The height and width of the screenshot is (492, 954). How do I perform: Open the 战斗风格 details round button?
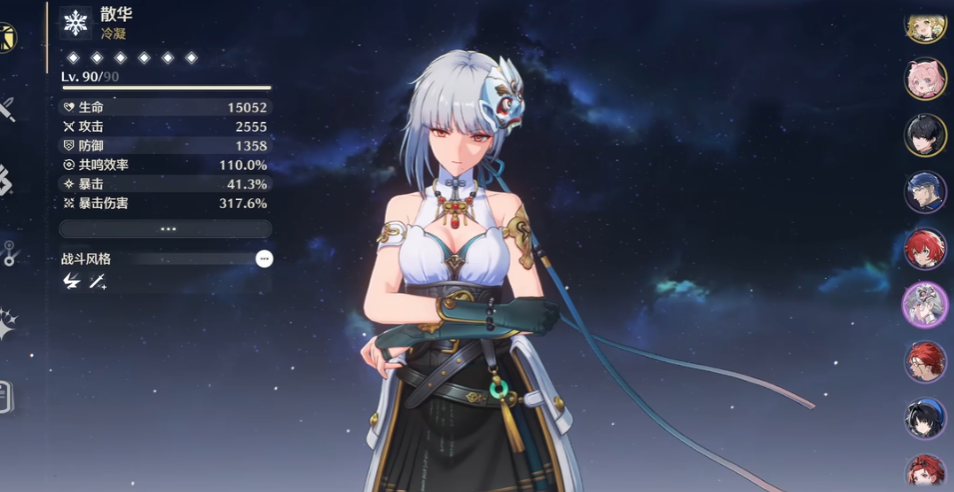[264, 258]
